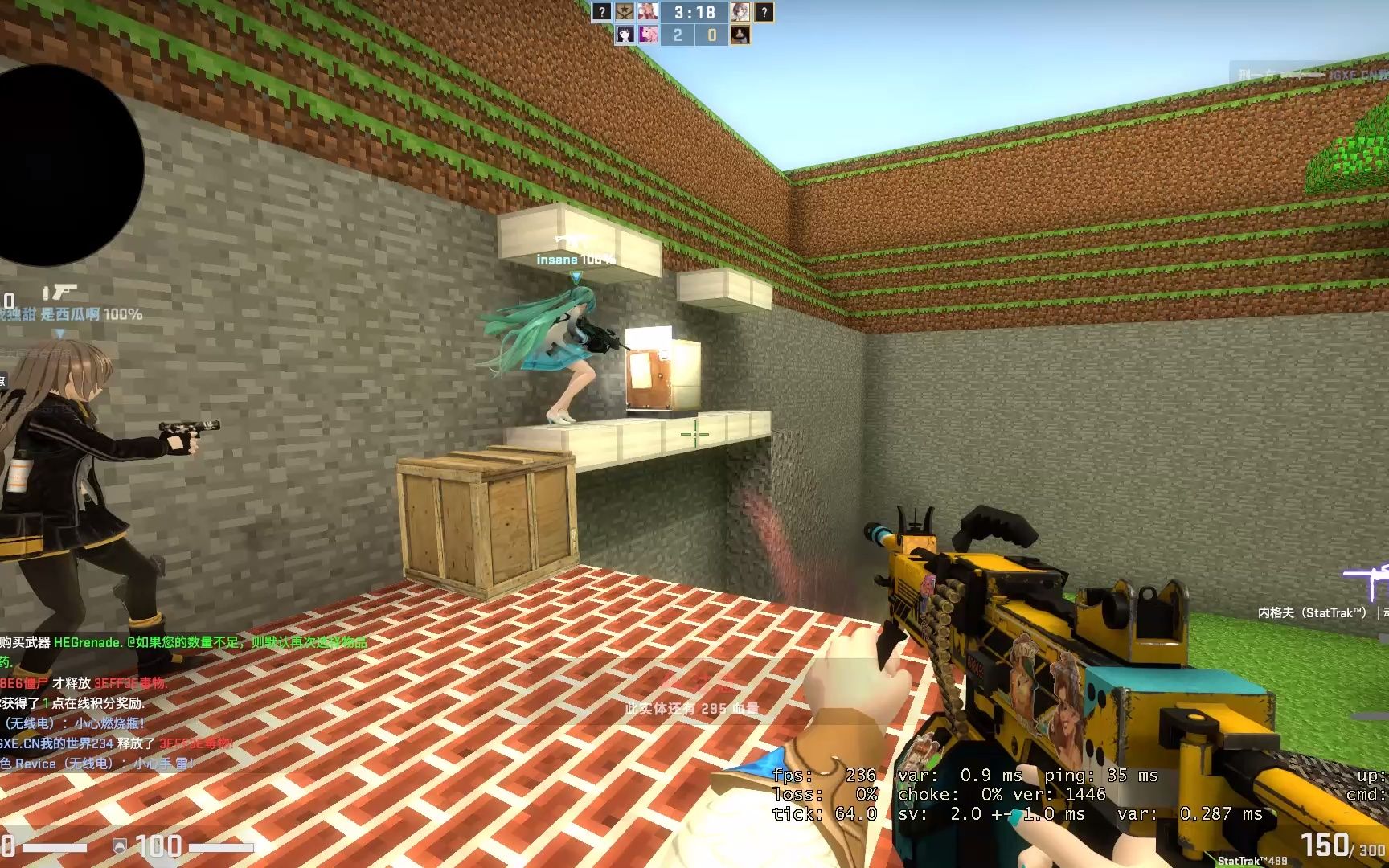
Task: Click the CT question-mark avatar on scoreboard
Action: 601,12
